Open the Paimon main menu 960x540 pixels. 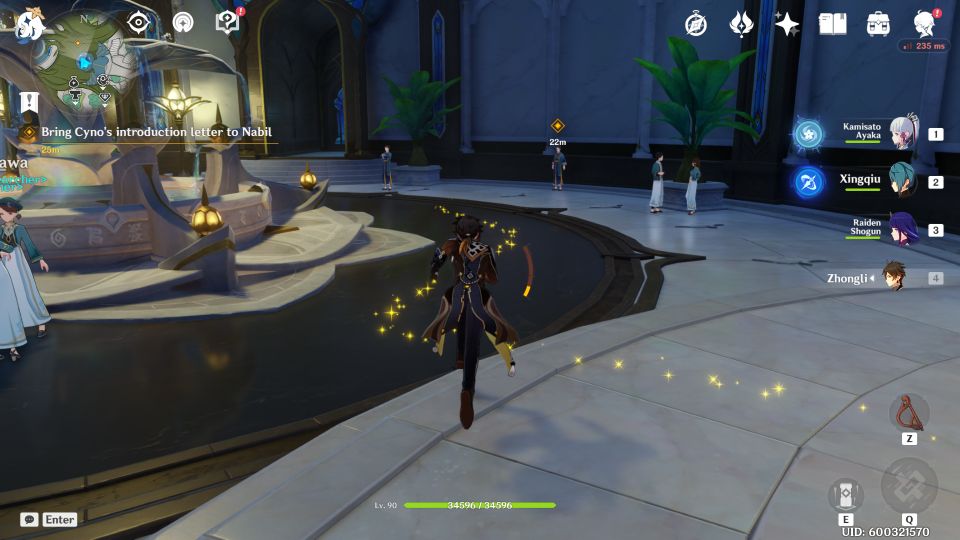coord(27,22)
